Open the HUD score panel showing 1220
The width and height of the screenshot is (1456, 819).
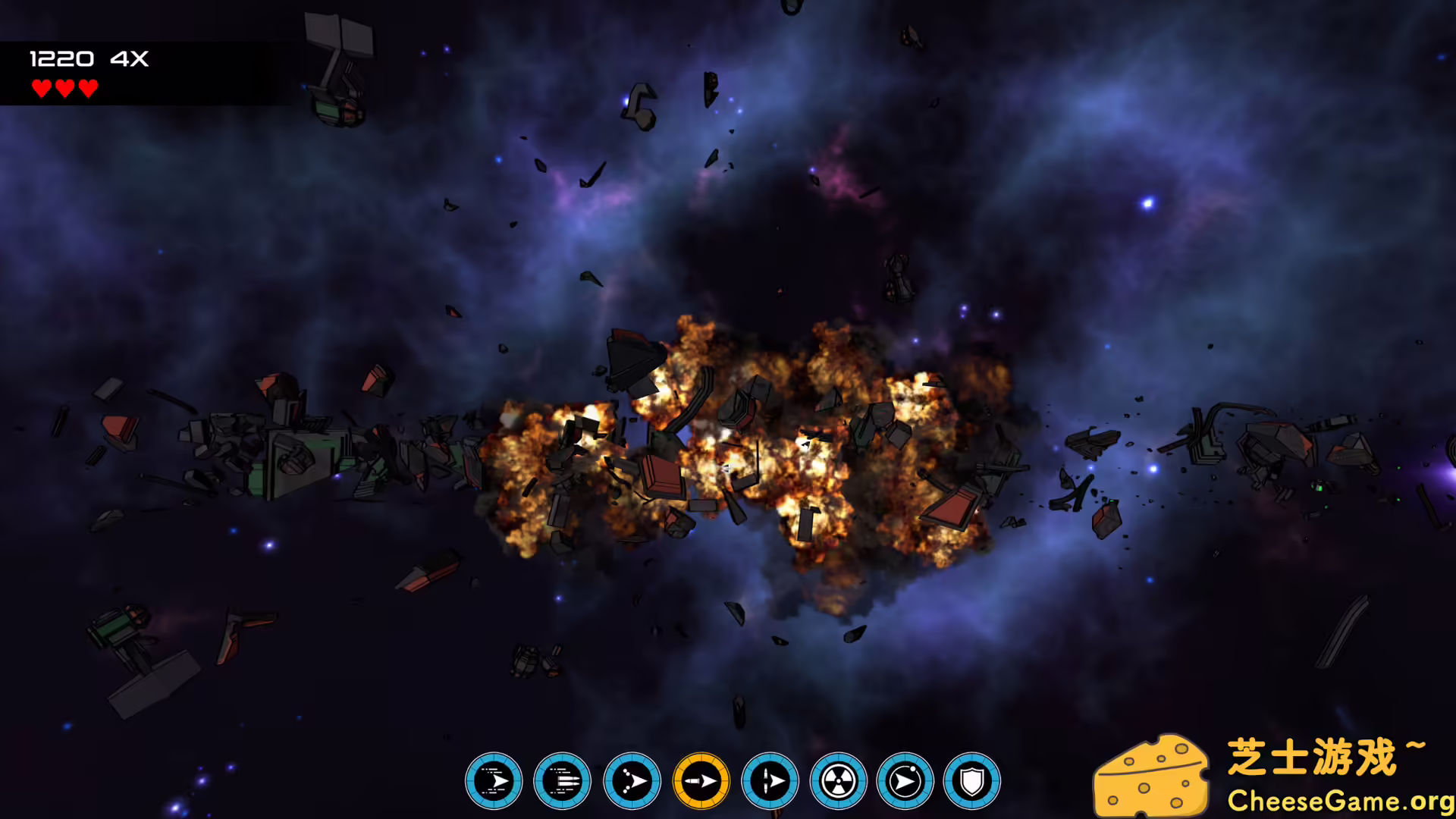(x=63, y=58)
